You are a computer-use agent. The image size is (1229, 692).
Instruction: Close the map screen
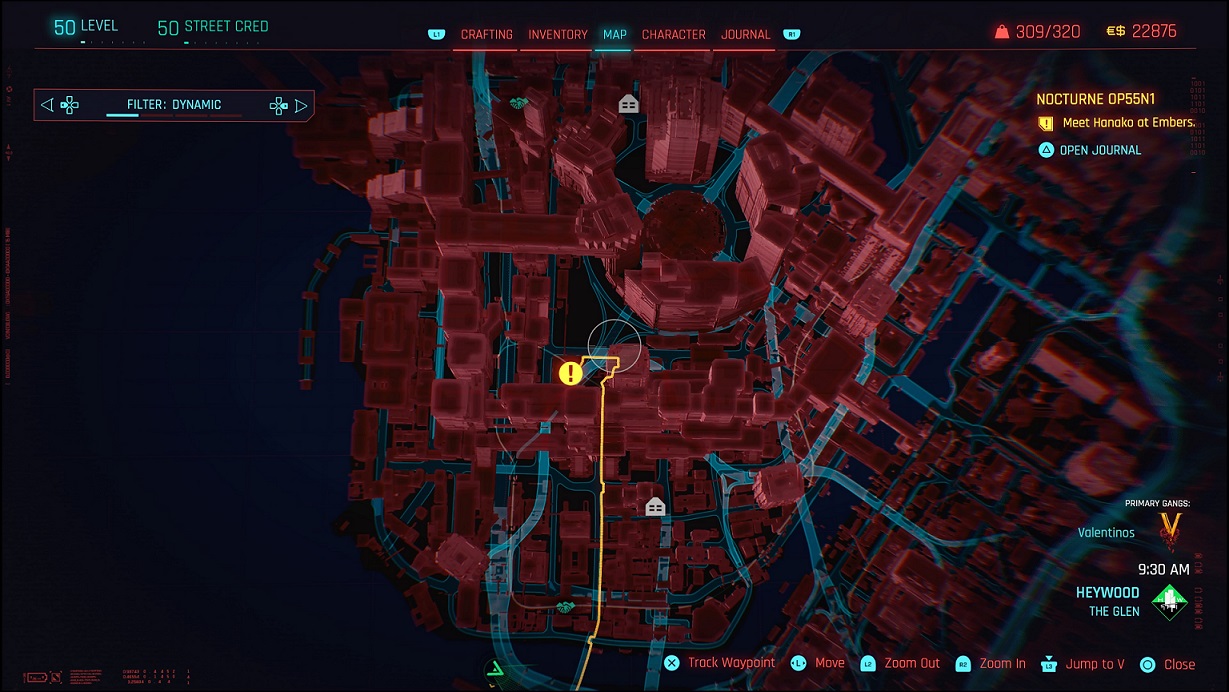coord(1168,664)
